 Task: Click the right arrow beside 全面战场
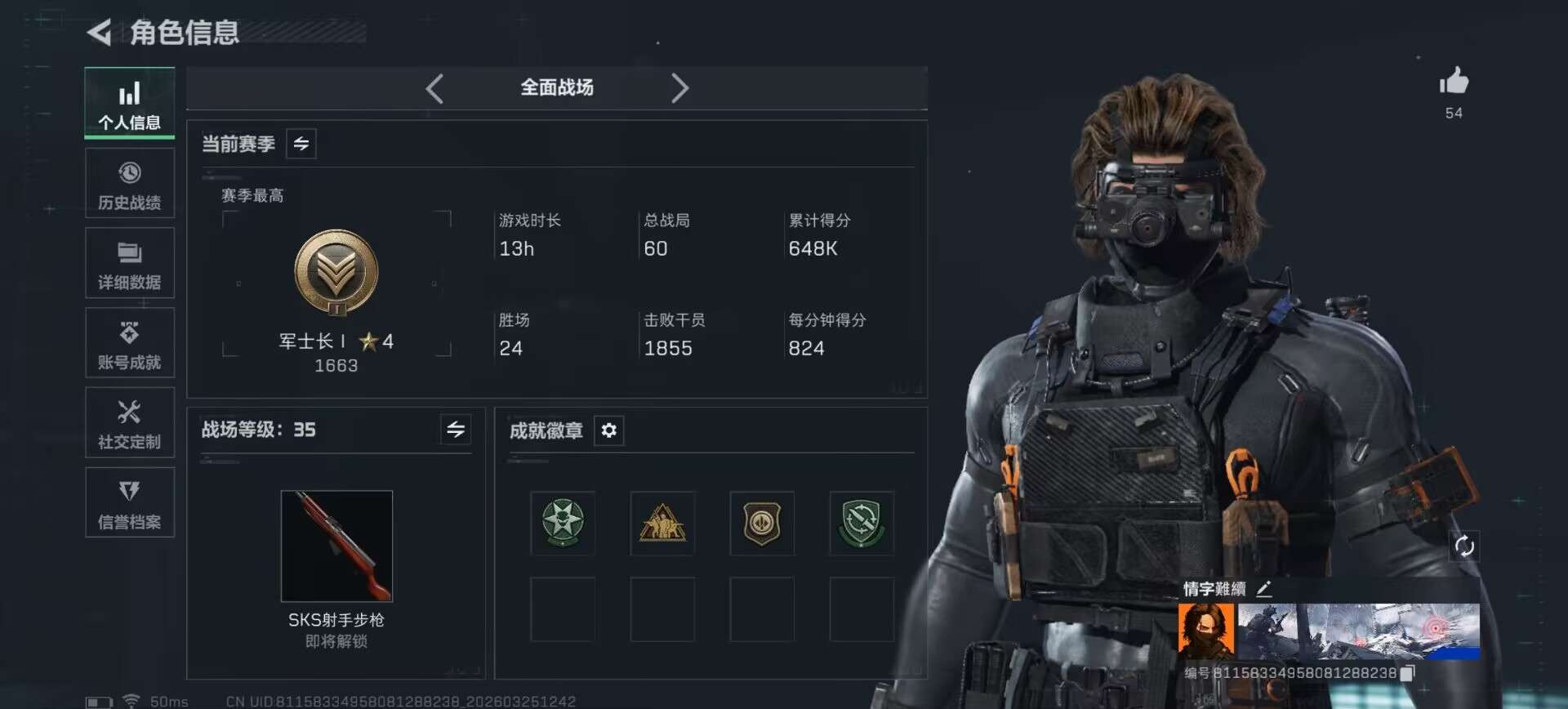pos(679,88)
